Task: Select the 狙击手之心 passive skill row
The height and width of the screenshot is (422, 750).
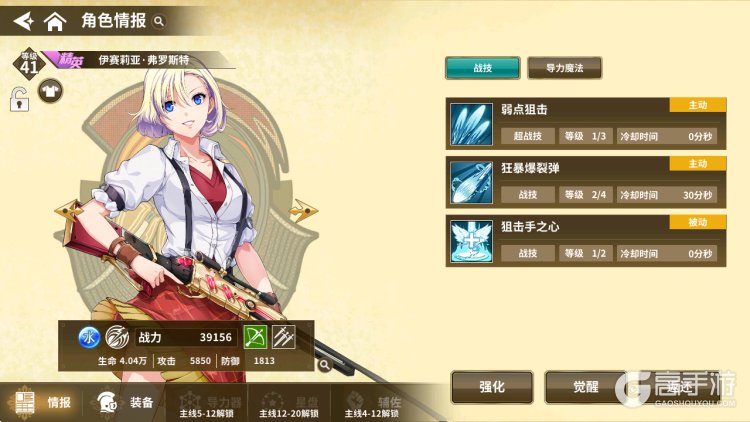Action: [584, 240]
